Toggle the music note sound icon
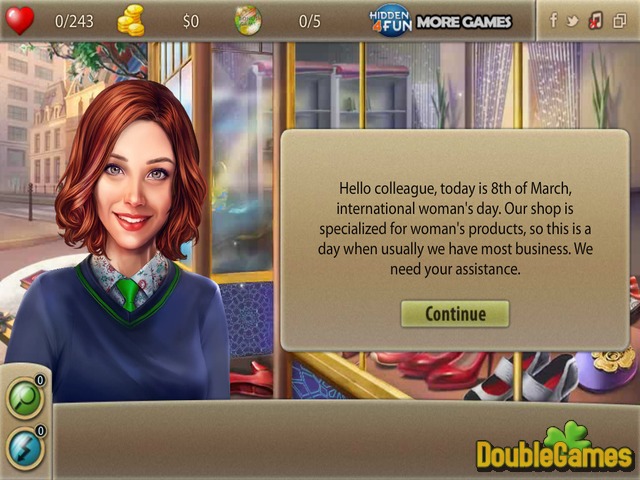The height and width of the screenshot is (480, 640). pos(596,20)
